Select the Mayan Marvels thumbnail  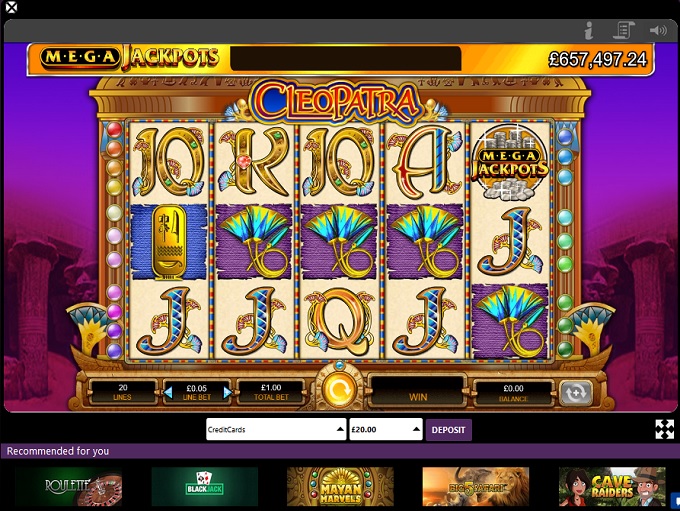coord(340,487)
